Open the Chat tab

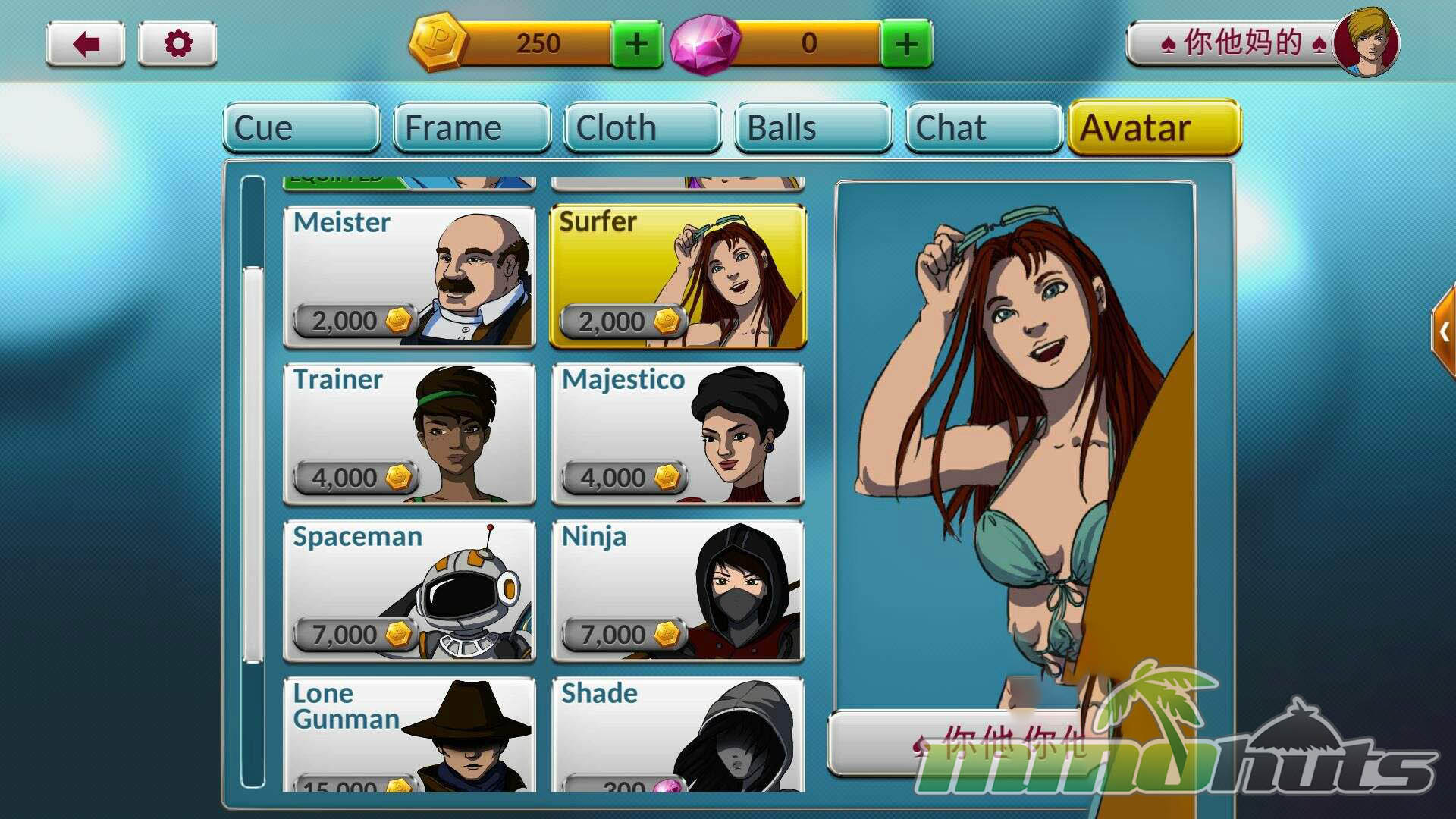(983, 127)
